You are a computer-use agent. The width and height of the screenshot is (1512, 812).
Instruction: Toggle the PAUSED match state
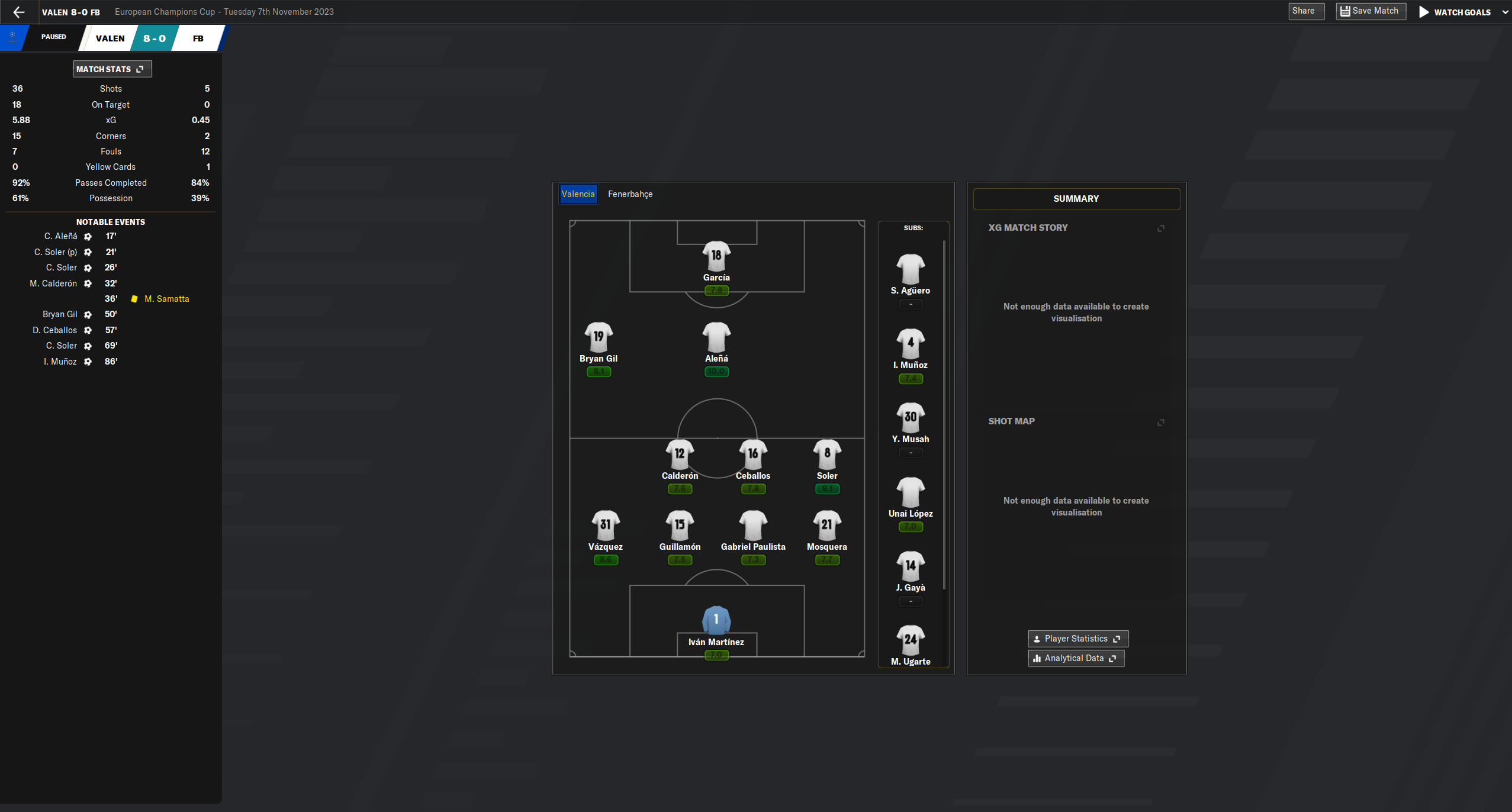point(53,37)
